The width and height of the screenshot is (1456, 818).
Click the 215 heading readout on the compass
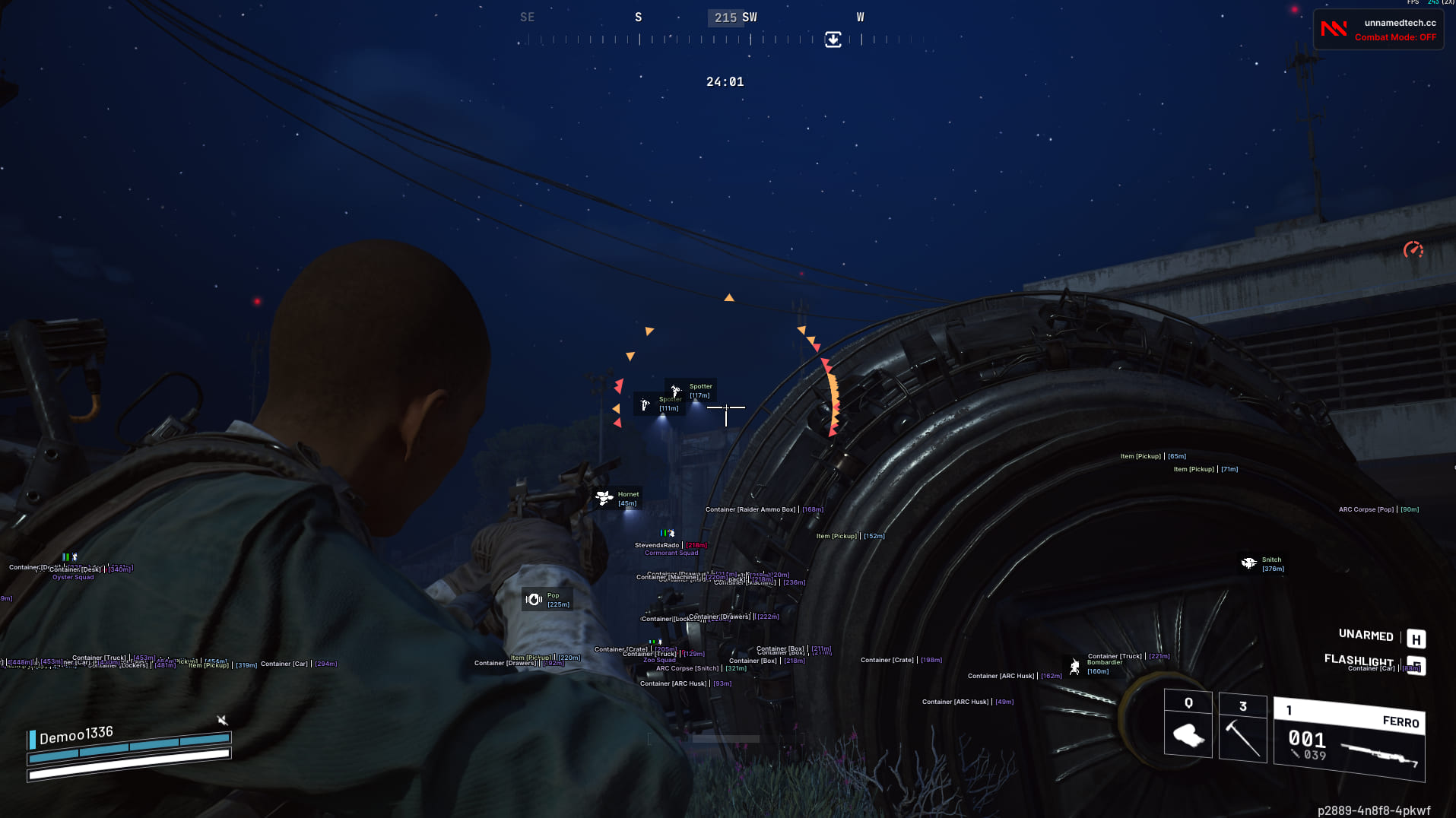(725, 17)
